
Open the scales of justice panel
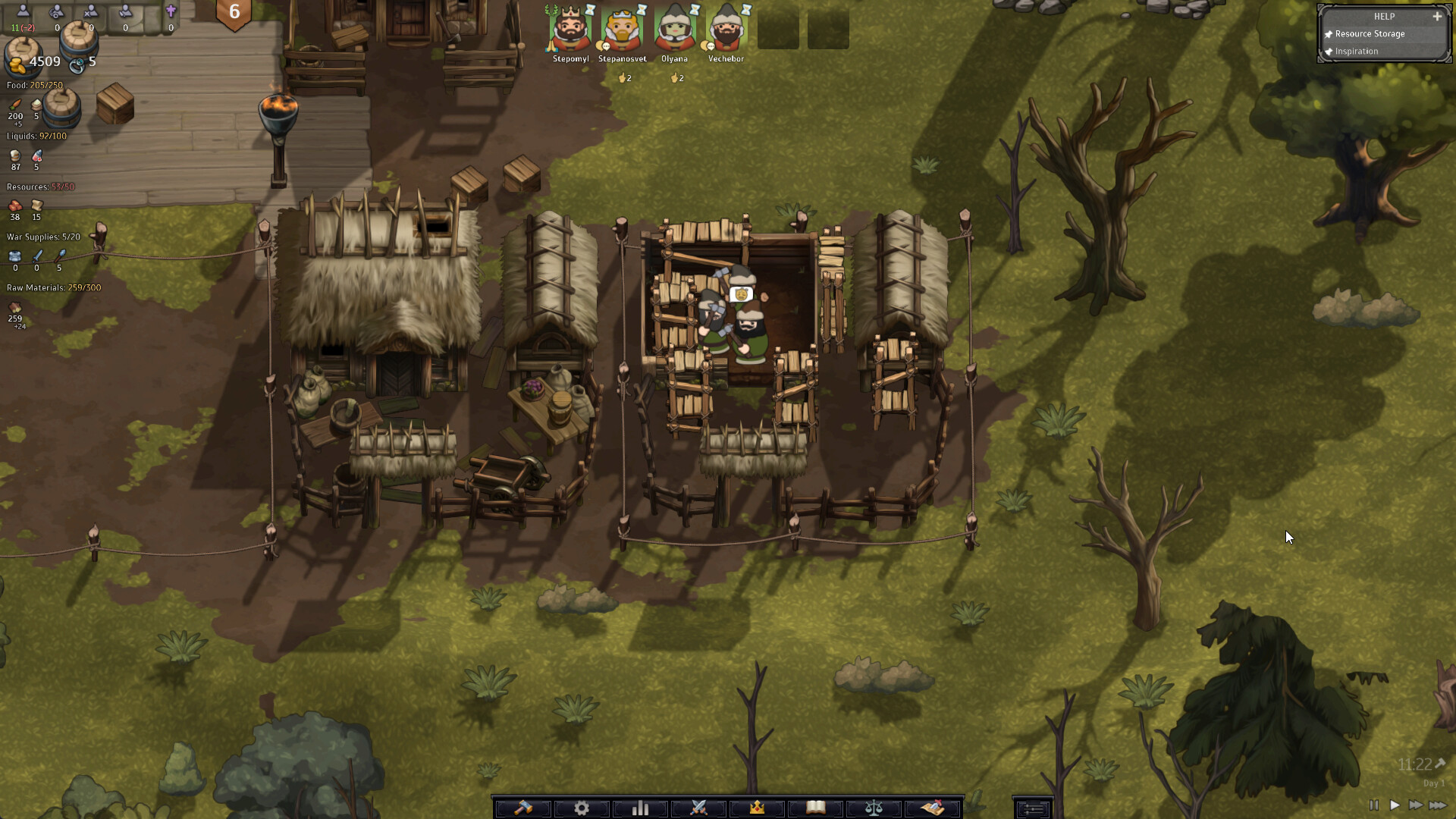pos(874,808)
